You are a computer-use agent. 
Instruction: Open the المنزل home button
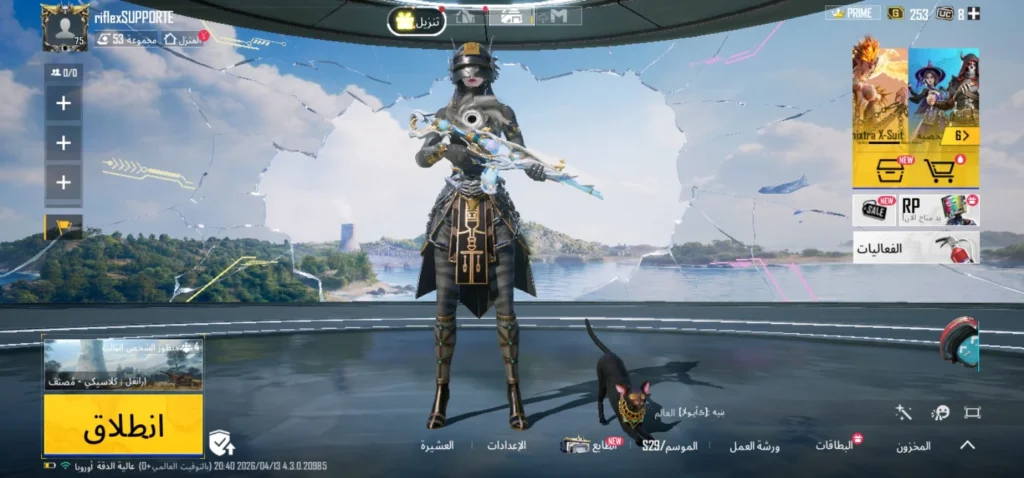(x=183, y=39)
